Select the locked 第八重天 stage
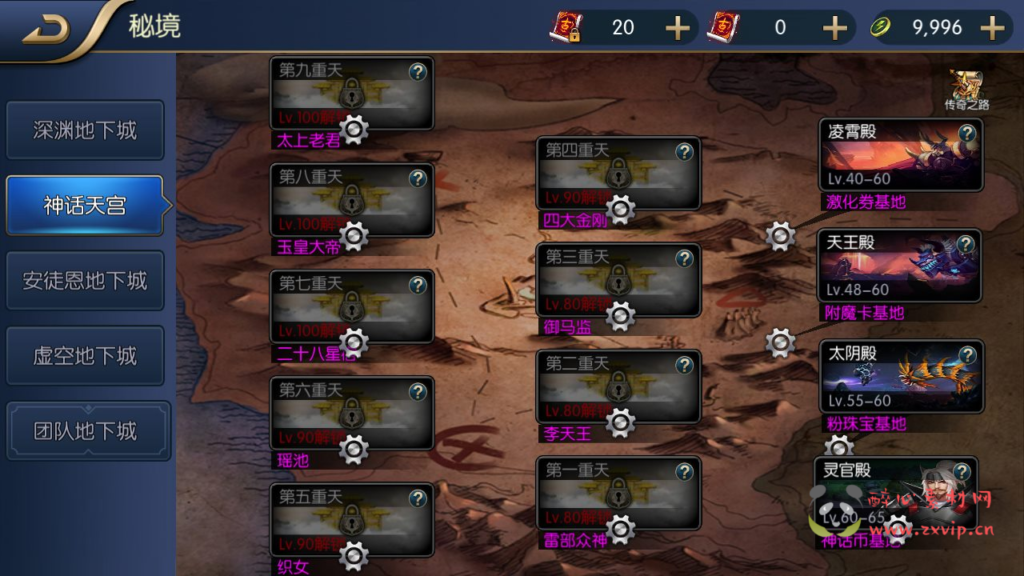This screenshot has width=1024, height=576. point(352,200)
